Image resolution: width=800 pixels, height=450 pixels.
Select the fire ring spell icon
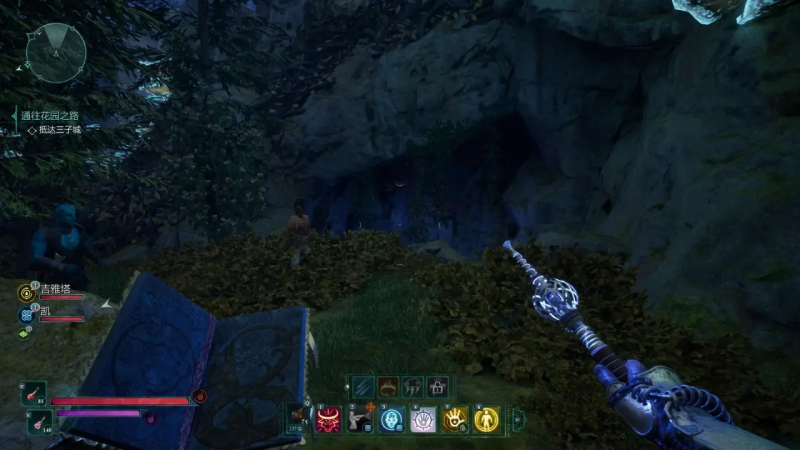pyautogui.click(x=387, y=386)
